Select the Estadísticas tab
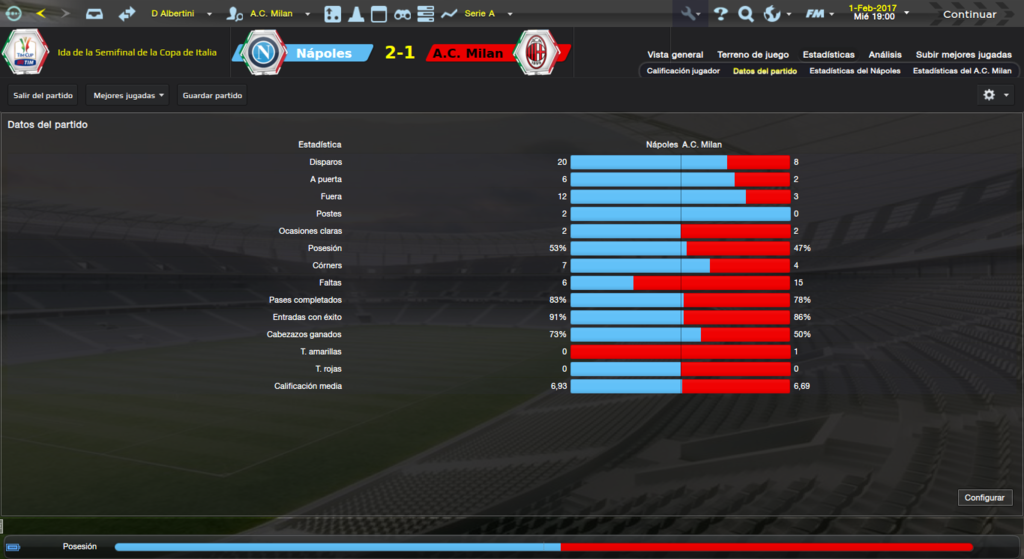This screenshot has width=1024, height=559. 828,54
